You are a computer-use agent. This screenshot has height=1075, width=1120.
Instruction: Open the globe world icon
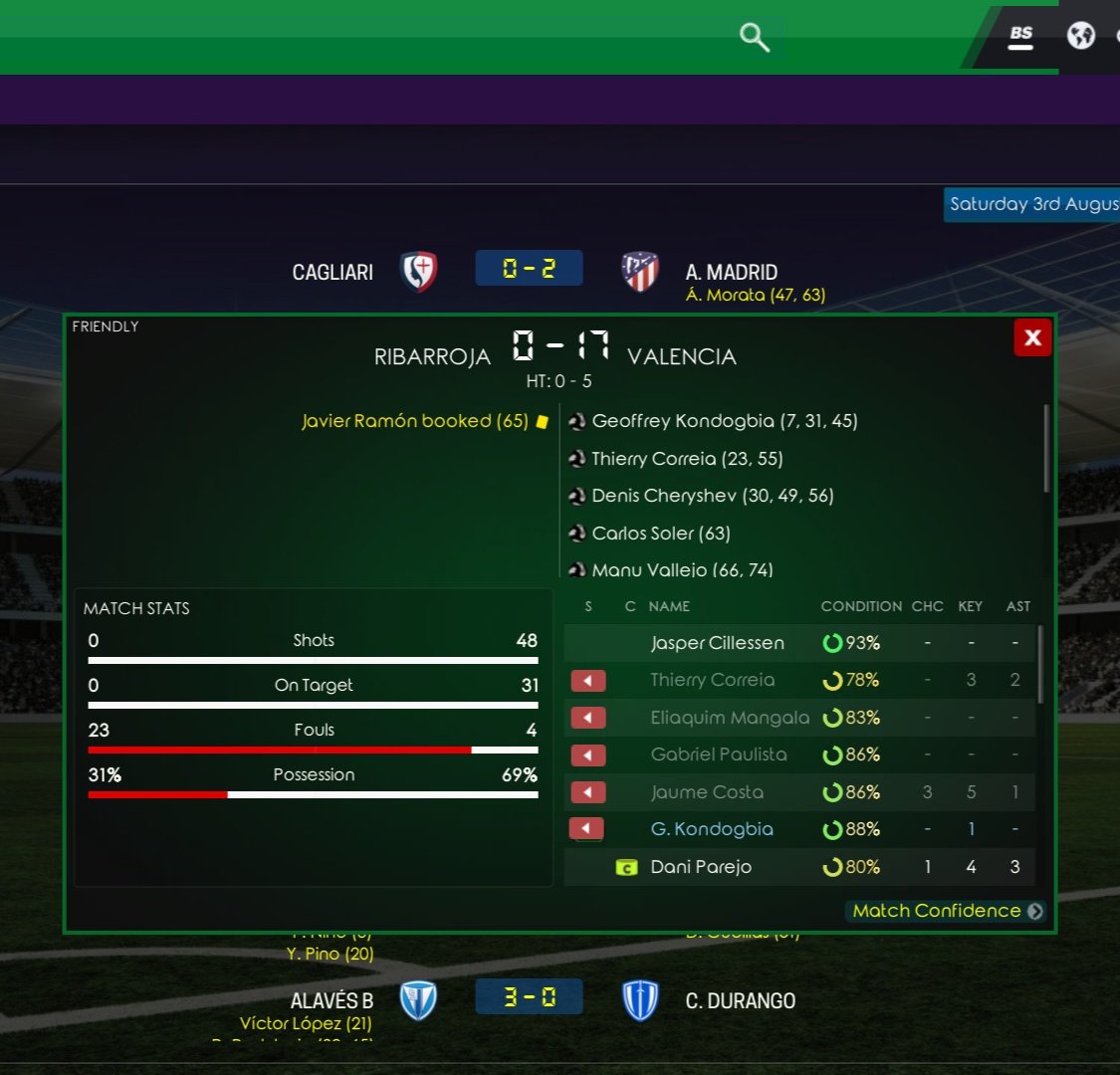point(1080,36)
